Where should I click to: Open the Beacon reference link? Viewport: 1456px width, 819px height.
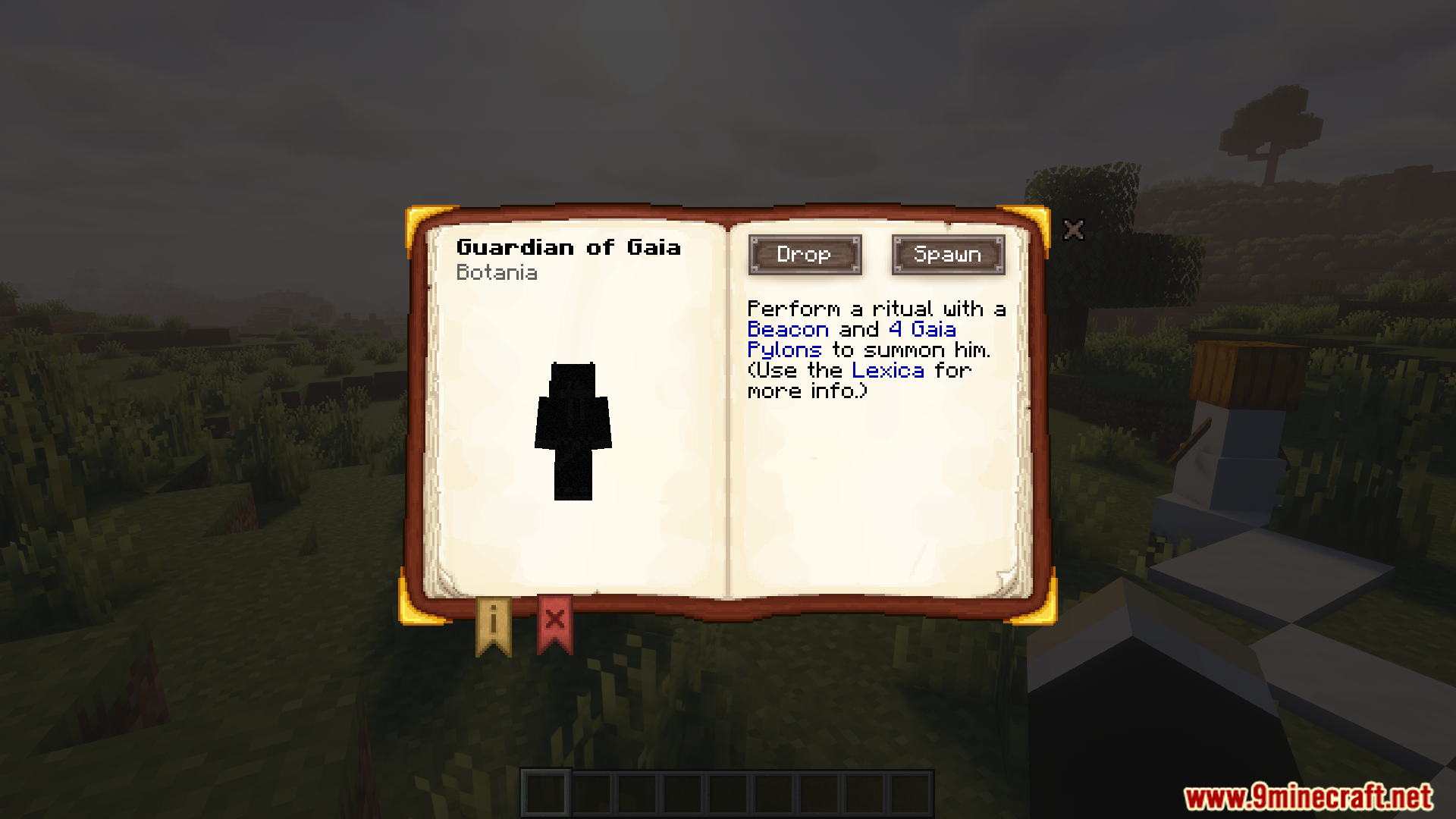tap(786, 329)
